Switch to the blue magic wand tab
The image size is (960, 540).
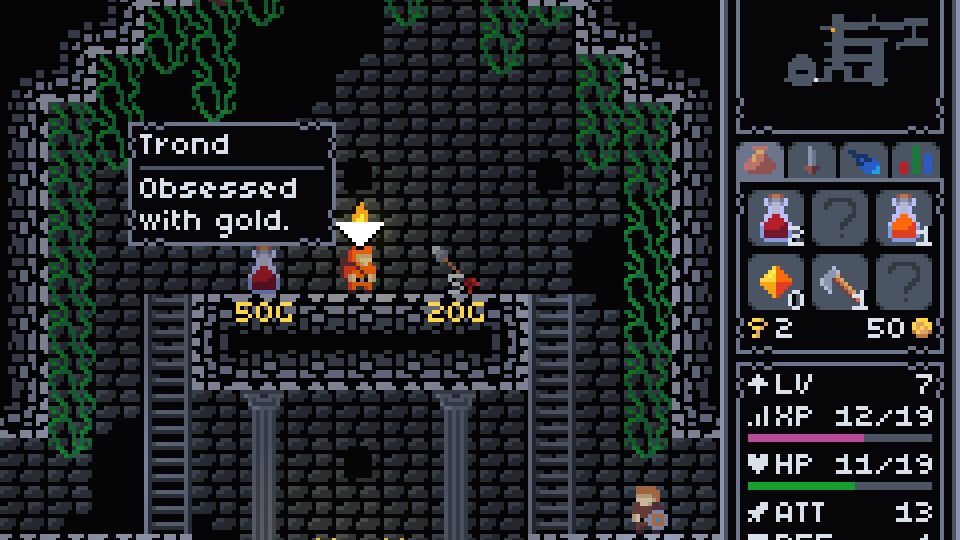pos(862,160)
